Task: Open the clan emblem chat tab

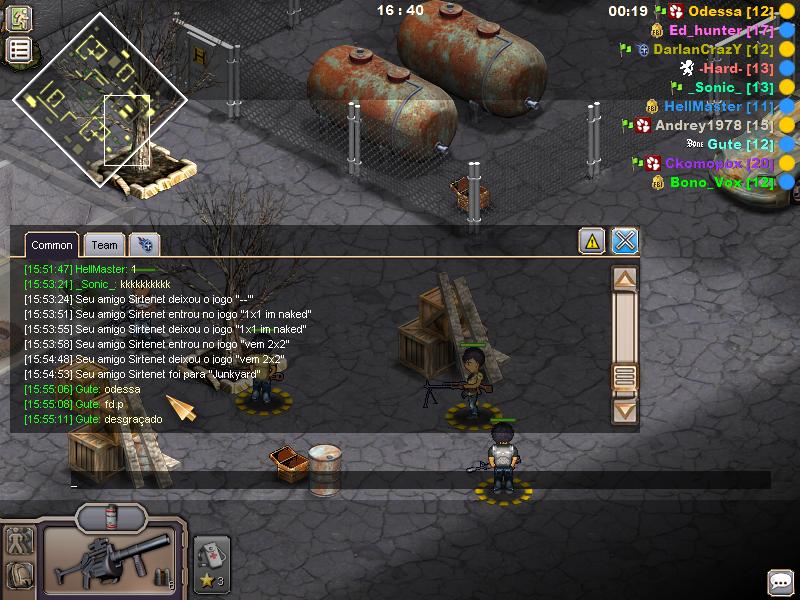Action: pyautogui.click(x=144, y=245)
